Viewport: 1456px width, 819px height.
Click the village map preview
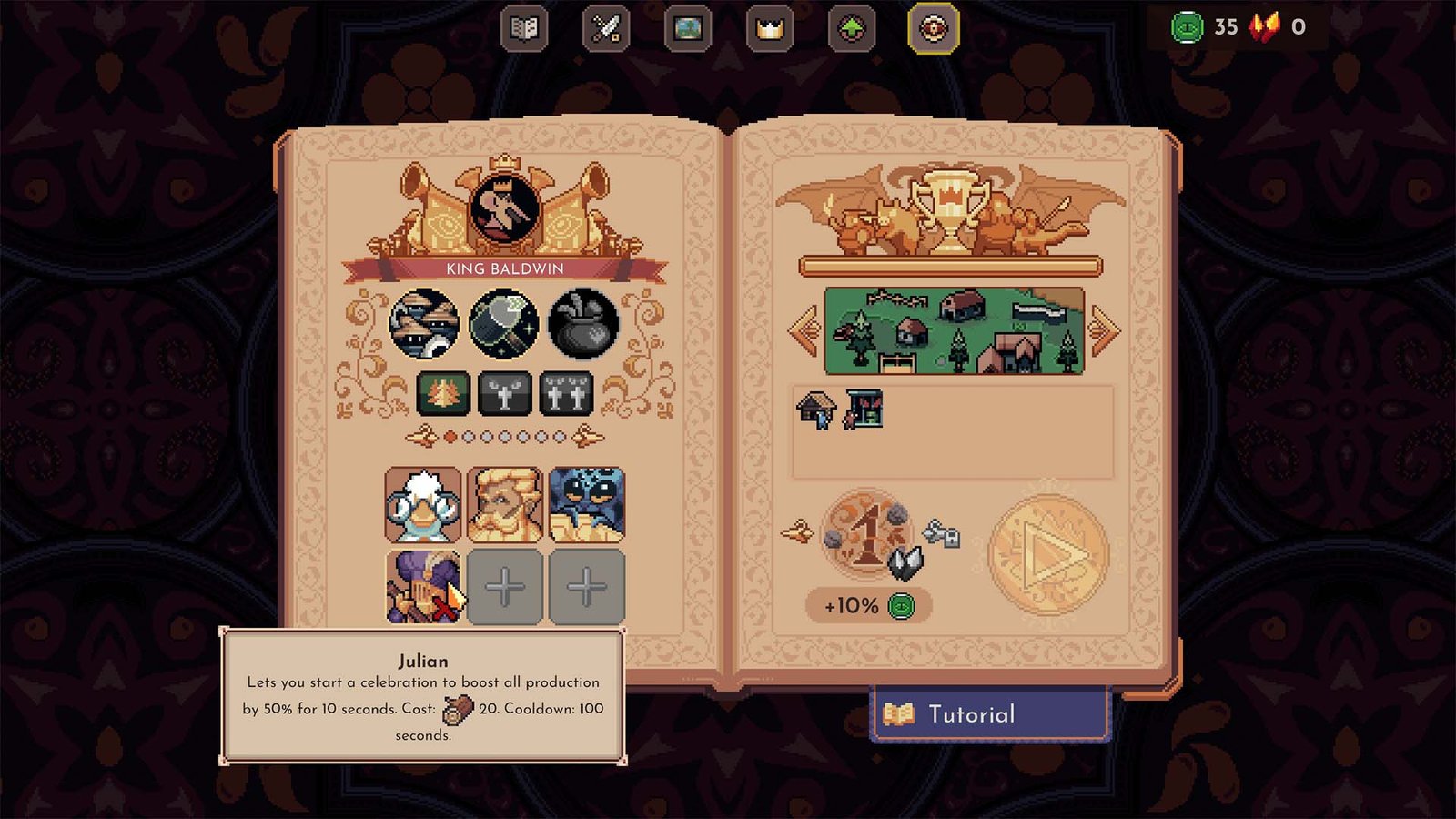click(x=954, y=331)
